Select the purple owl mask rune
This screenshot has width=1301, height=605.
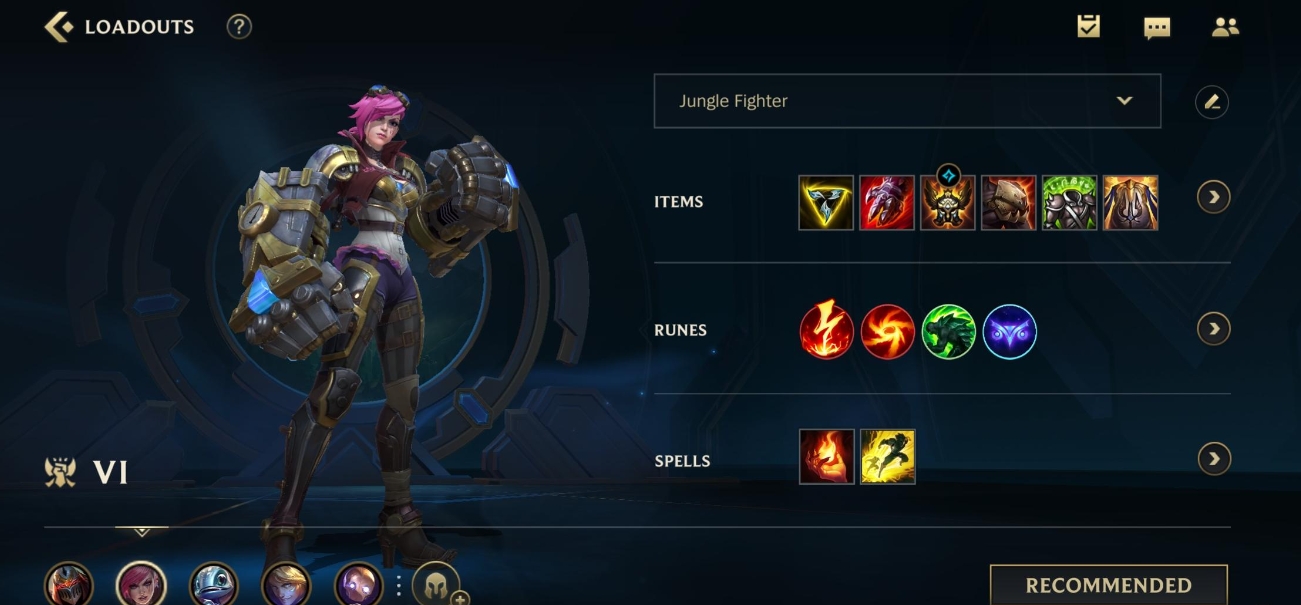(x=1009, y=332)
